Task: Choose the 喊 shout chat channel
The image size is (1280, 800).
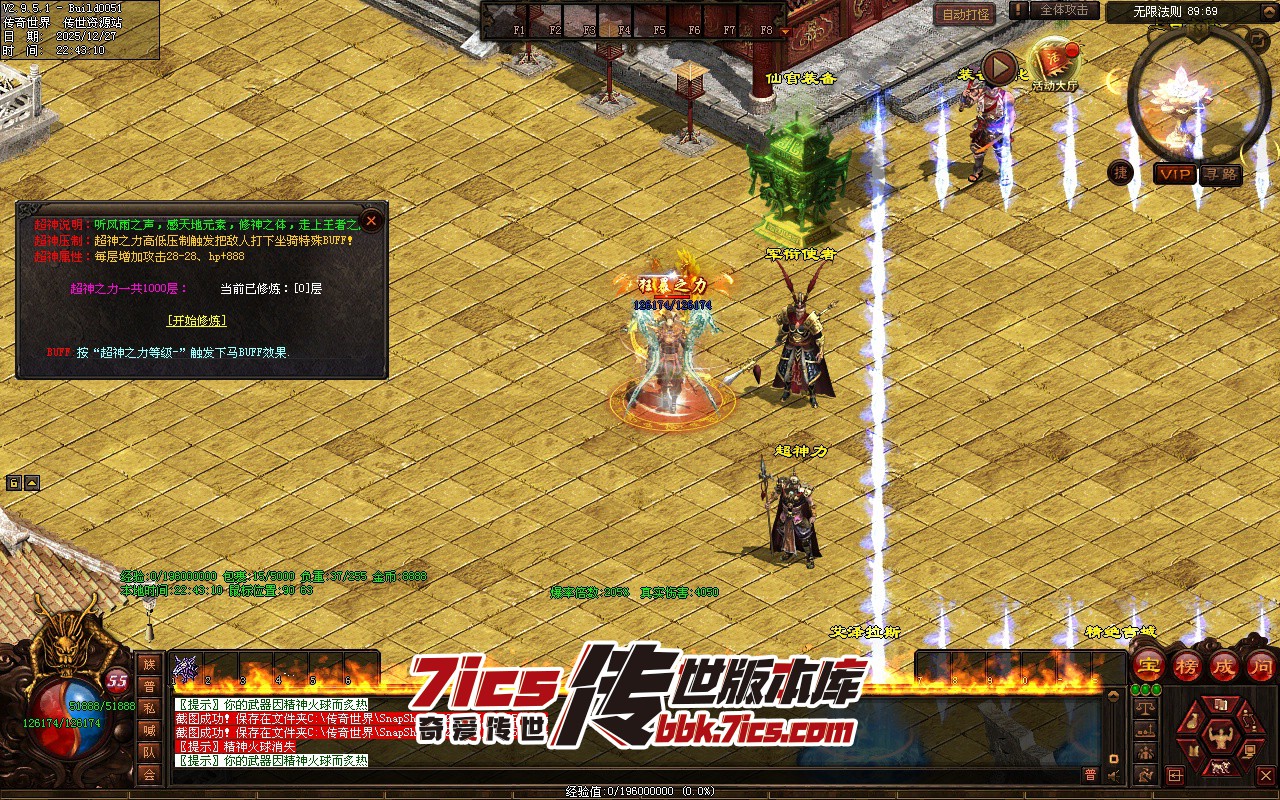Action: click(x=149, y=730)
